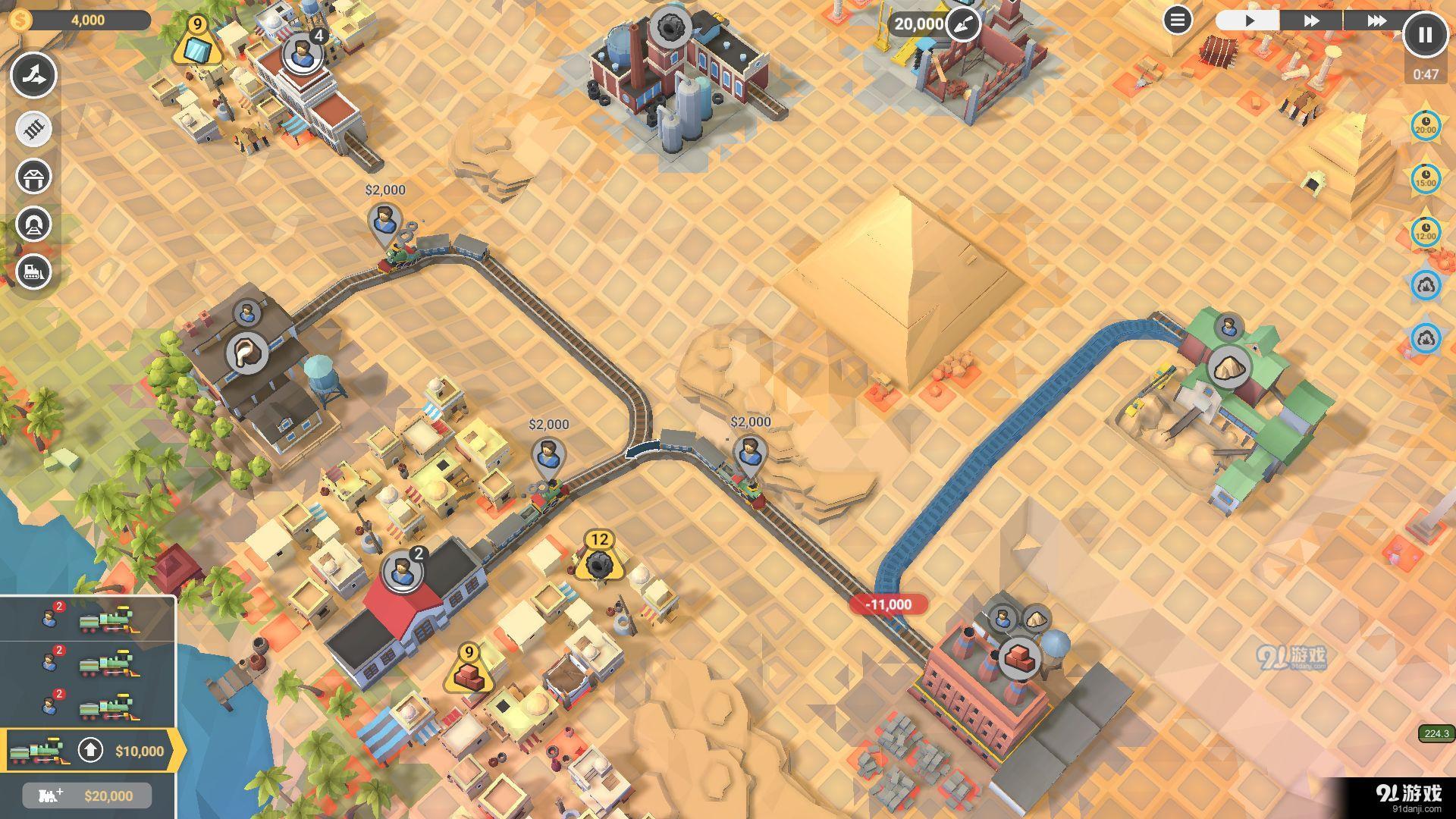Click the 12:00 time star objective
The height and width of the screenshot is (819, 1456).
pyautogui.click(x=1426, y=232)
